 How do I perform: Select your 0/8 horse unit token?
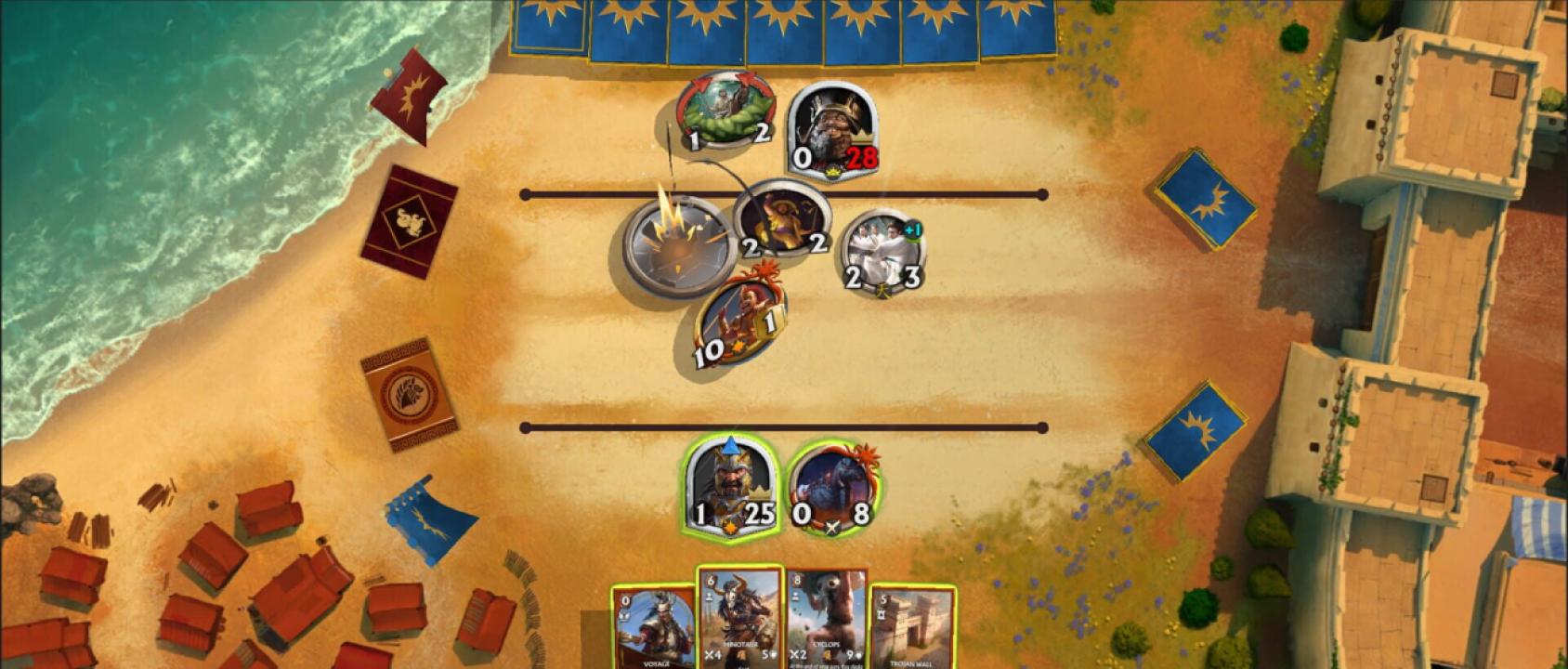coord(833,490)
